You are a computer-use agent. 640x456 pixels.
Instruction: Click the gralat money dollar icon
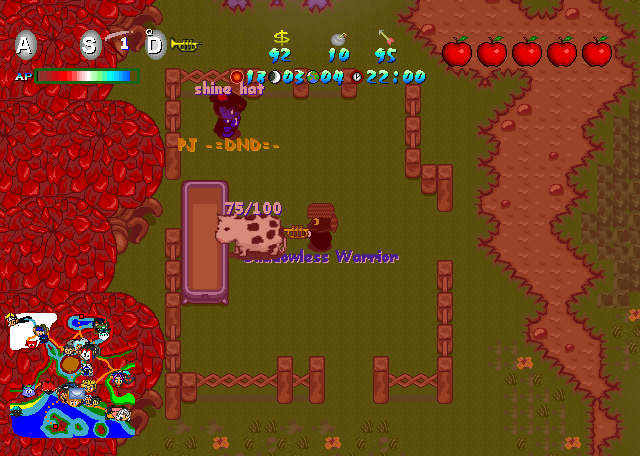pyautogui.click(x=281, y=37)
